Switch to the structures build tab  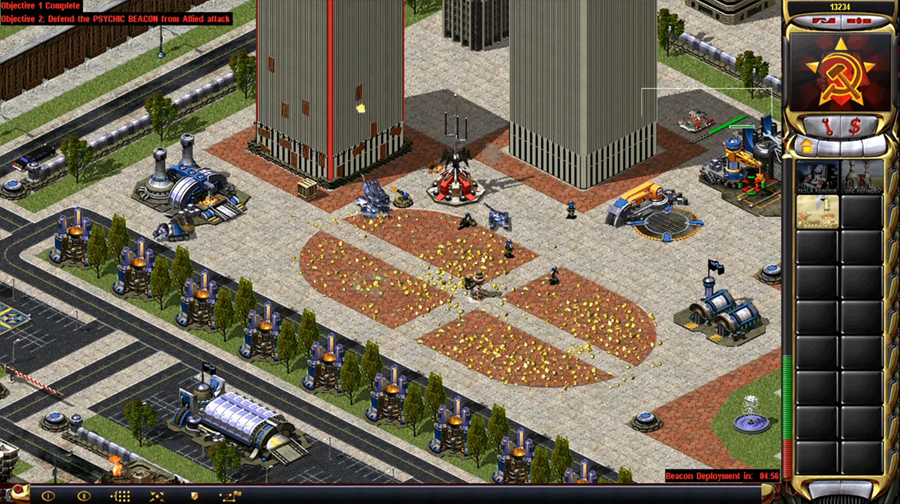tap(805, 146)
